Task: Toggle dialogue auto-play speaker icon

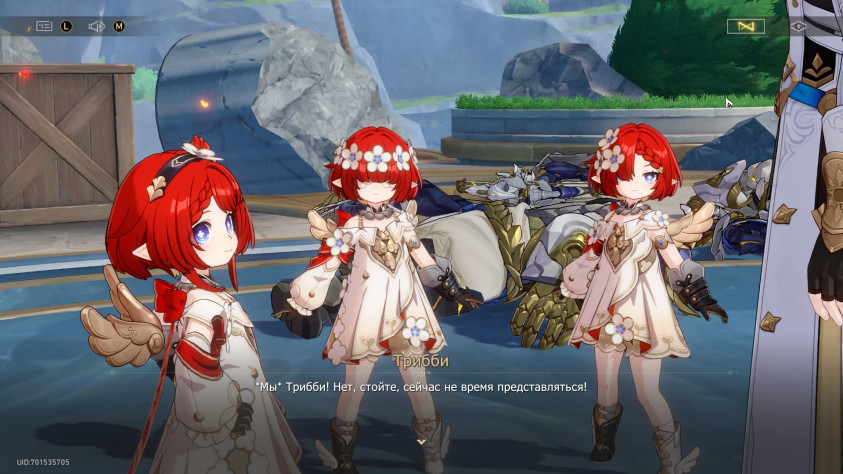Action: [x=97, y=26]
